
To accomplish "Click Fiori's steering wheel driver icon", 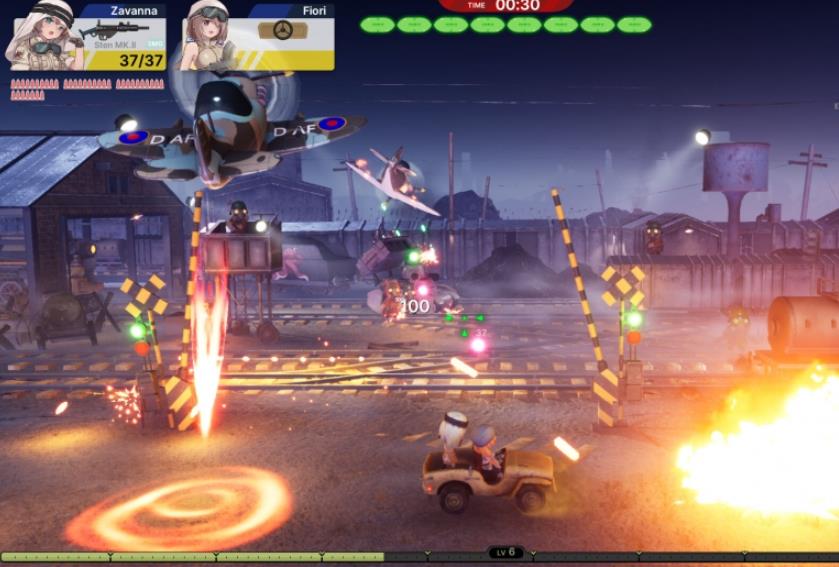I will 283,30.
